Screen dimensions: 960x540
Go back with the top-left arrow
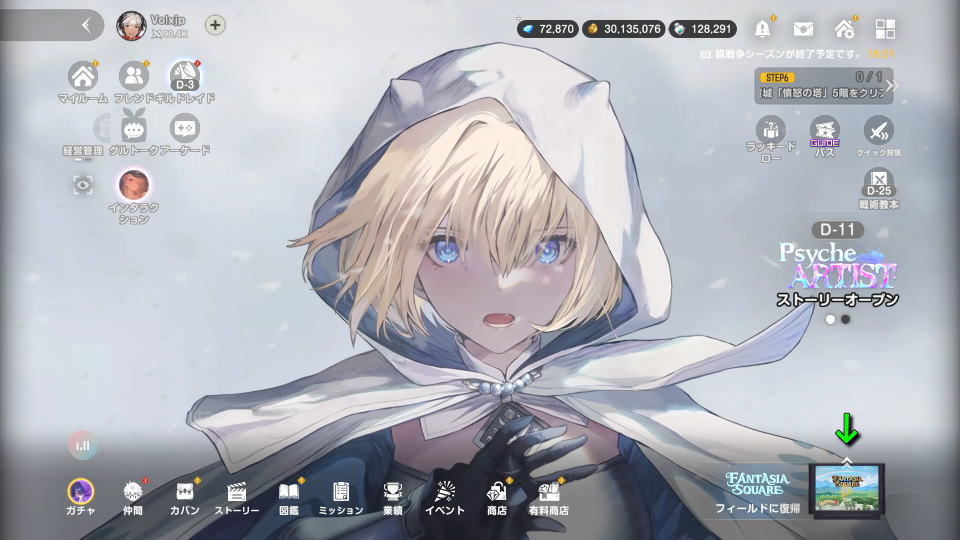coord(86,25)
